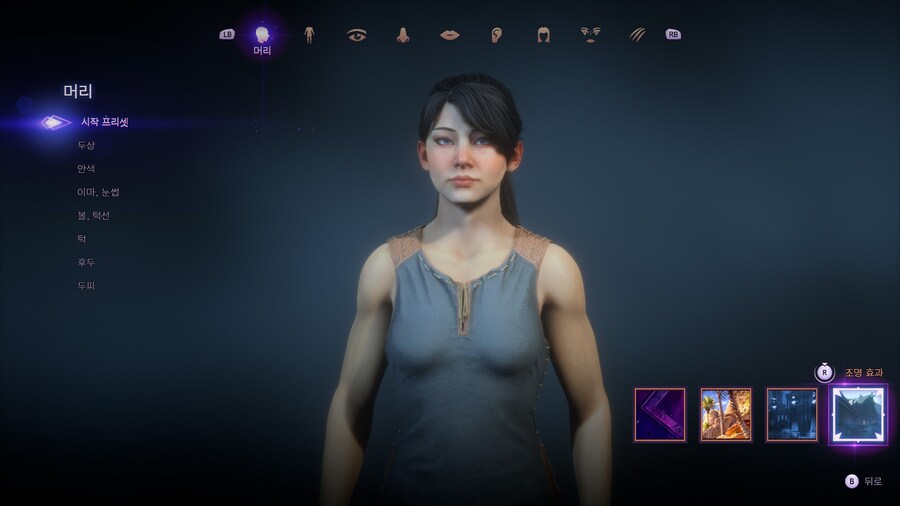This screenshot has height=506, width=900.
Task: Select the palm tree desert lighting thumbnail
Action: pos(726,414)
